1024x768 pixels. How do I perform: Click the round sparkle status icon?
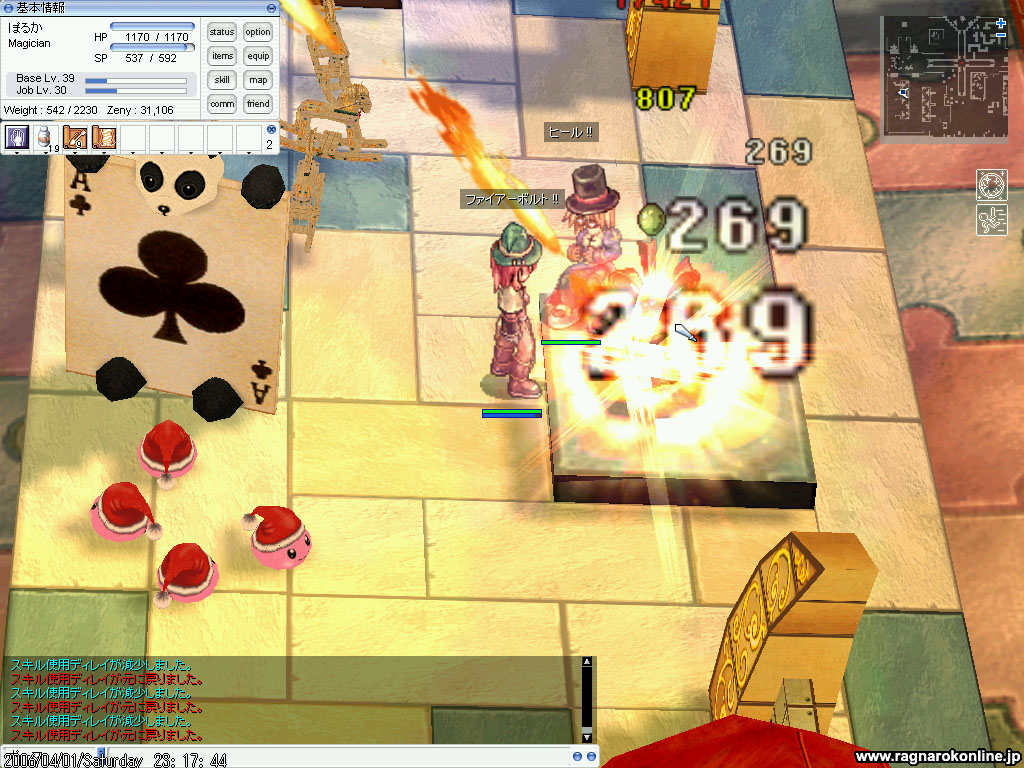tap(990, 184)
